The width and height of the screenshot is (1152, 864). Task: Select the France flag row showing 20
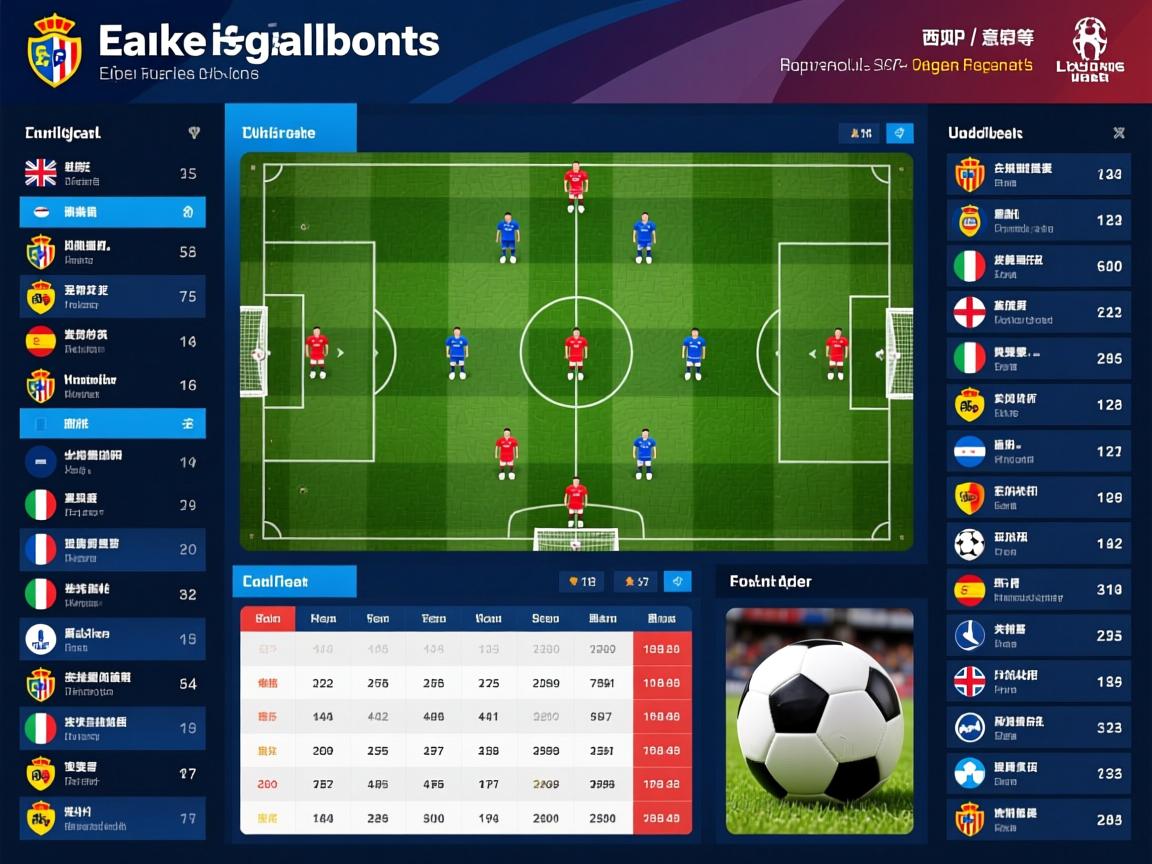coord(112,549)
